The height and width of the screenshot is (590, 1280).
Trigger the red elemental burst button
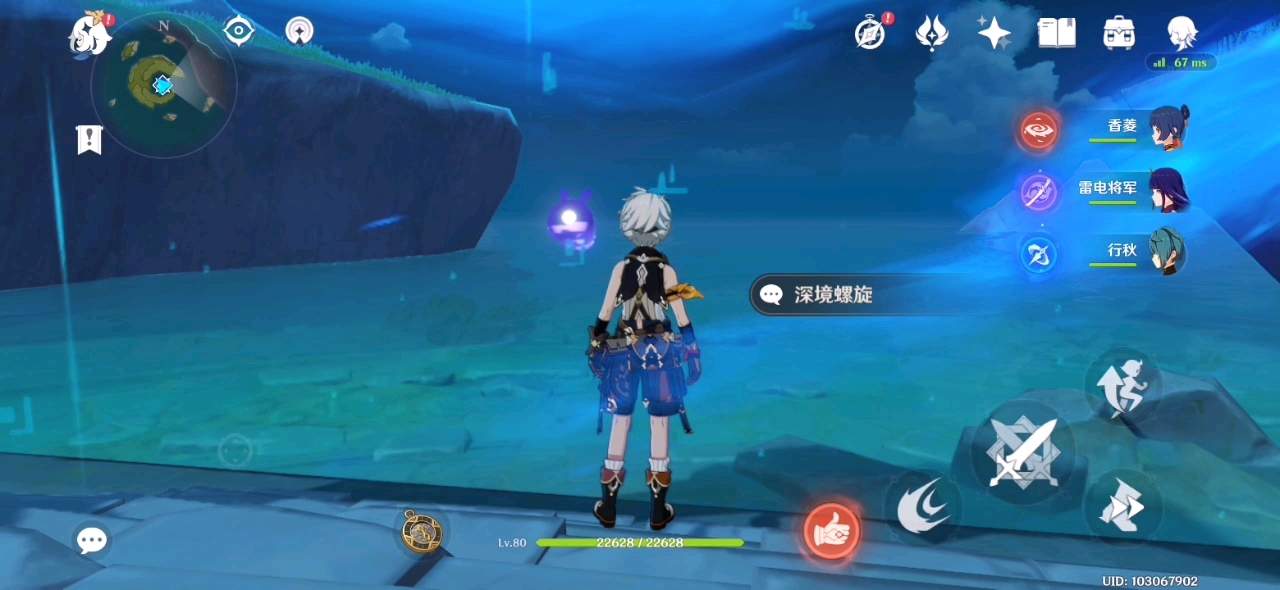coord(832,531)
